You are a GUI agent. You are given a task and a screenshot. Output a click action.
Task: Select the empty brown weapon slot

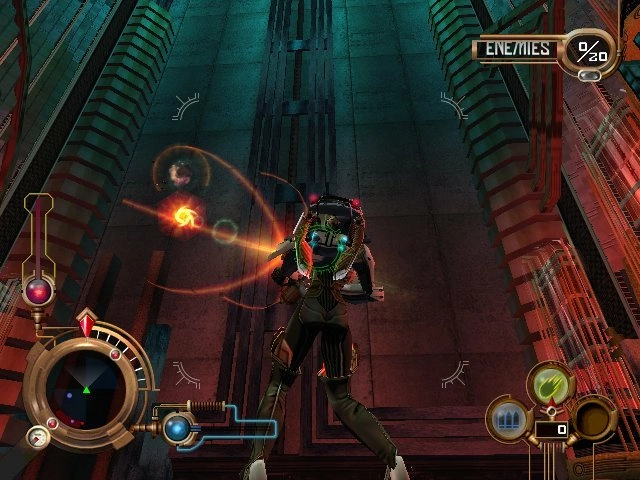593,416
